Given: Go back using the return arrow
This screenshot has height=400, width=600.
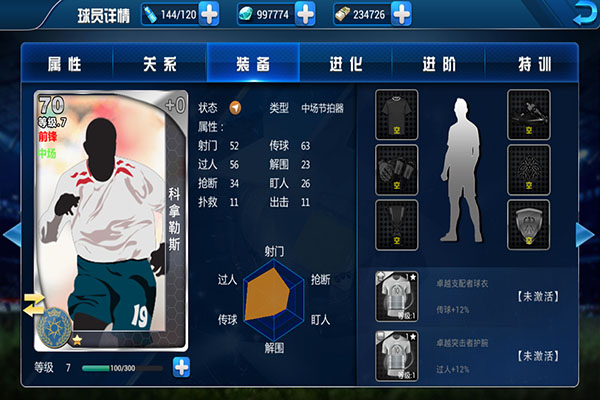Looking at the screenshot, I should [x=582, y=13].
